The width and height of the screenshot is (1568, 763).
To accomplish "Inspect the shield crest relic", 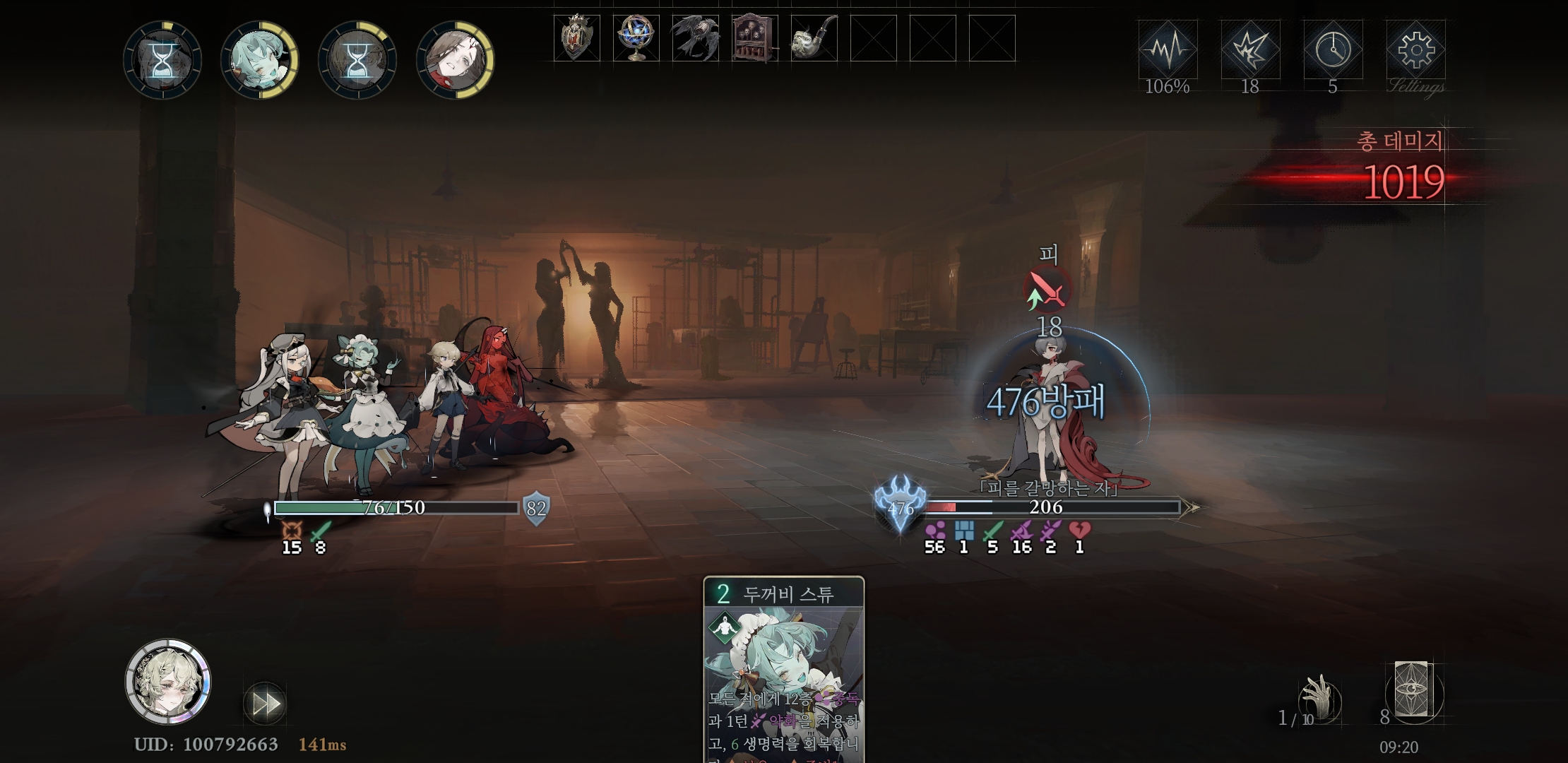I will [x=576, y=38].
